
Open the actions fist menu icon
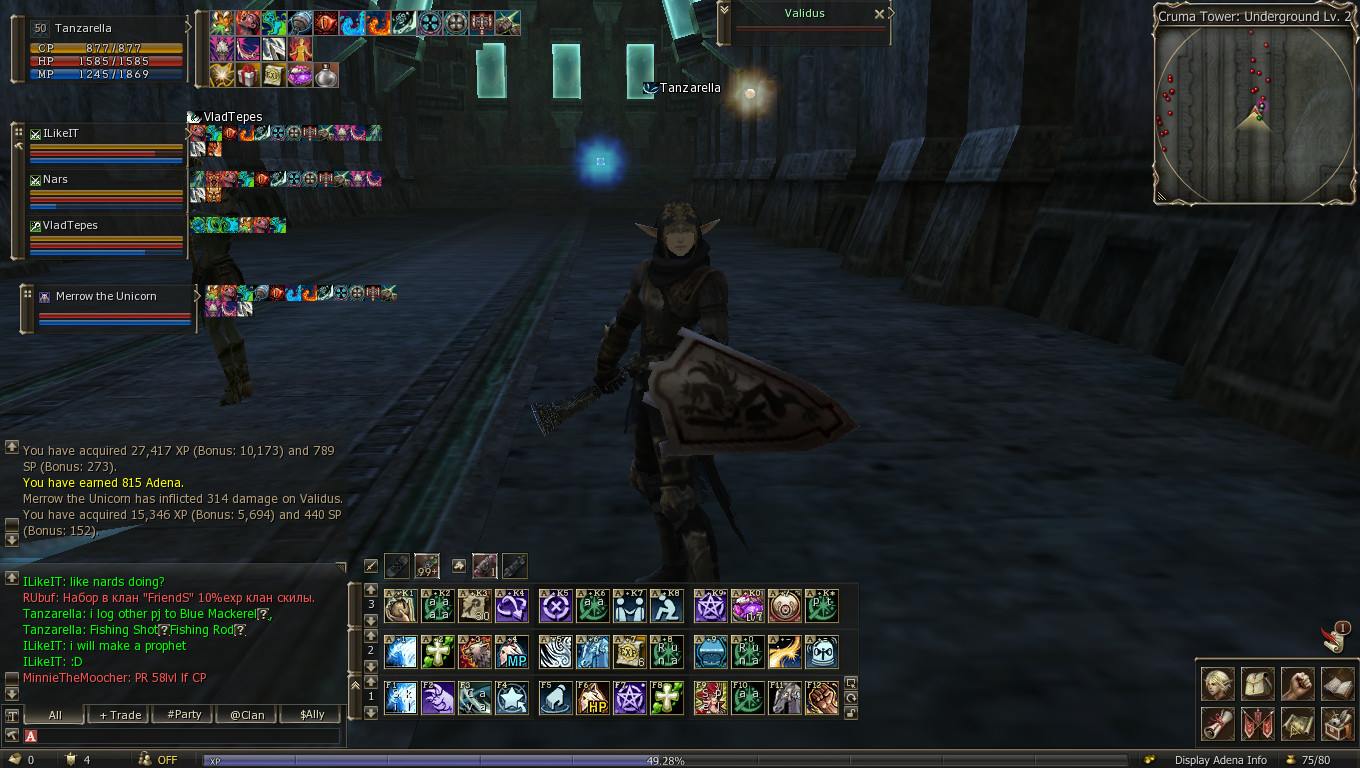tap(1297, 685)
